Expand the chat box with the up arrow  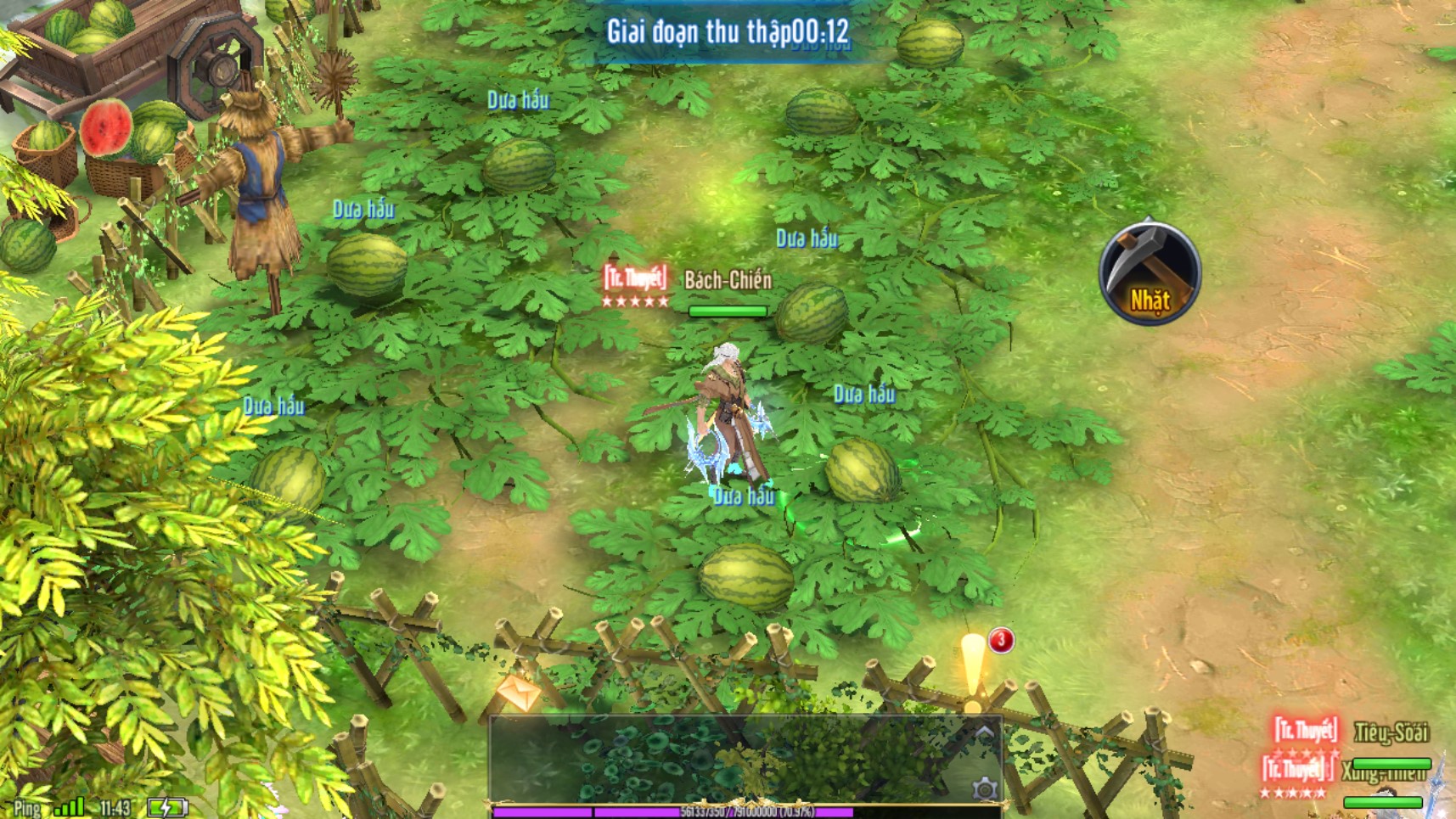tap(984, 732)
